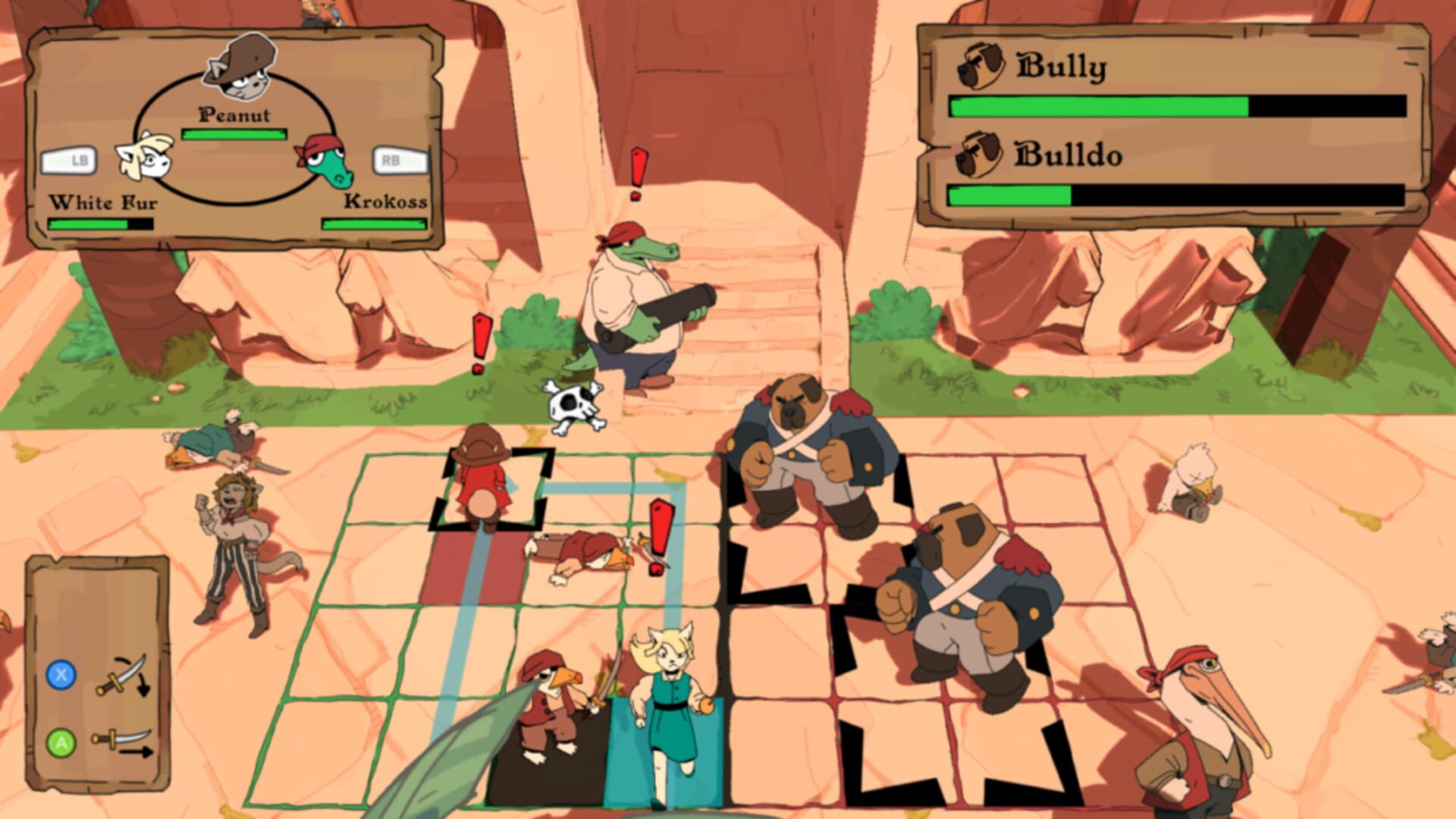The height and width of the screenshot is (819, 1456).
Task: Click Bulldo's green health bar
Action: [1009, 196]
